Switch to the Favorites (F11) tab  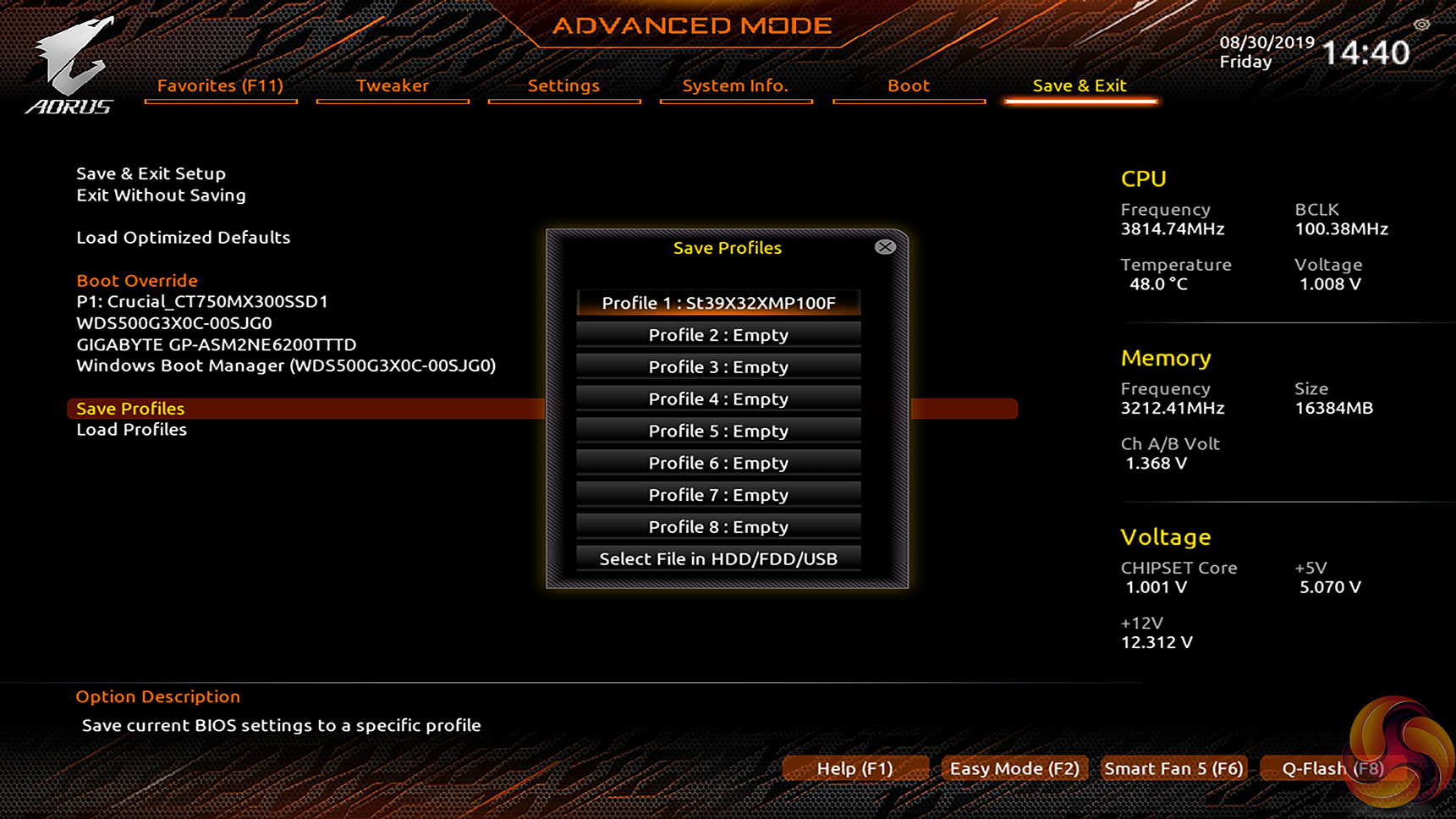220,85
